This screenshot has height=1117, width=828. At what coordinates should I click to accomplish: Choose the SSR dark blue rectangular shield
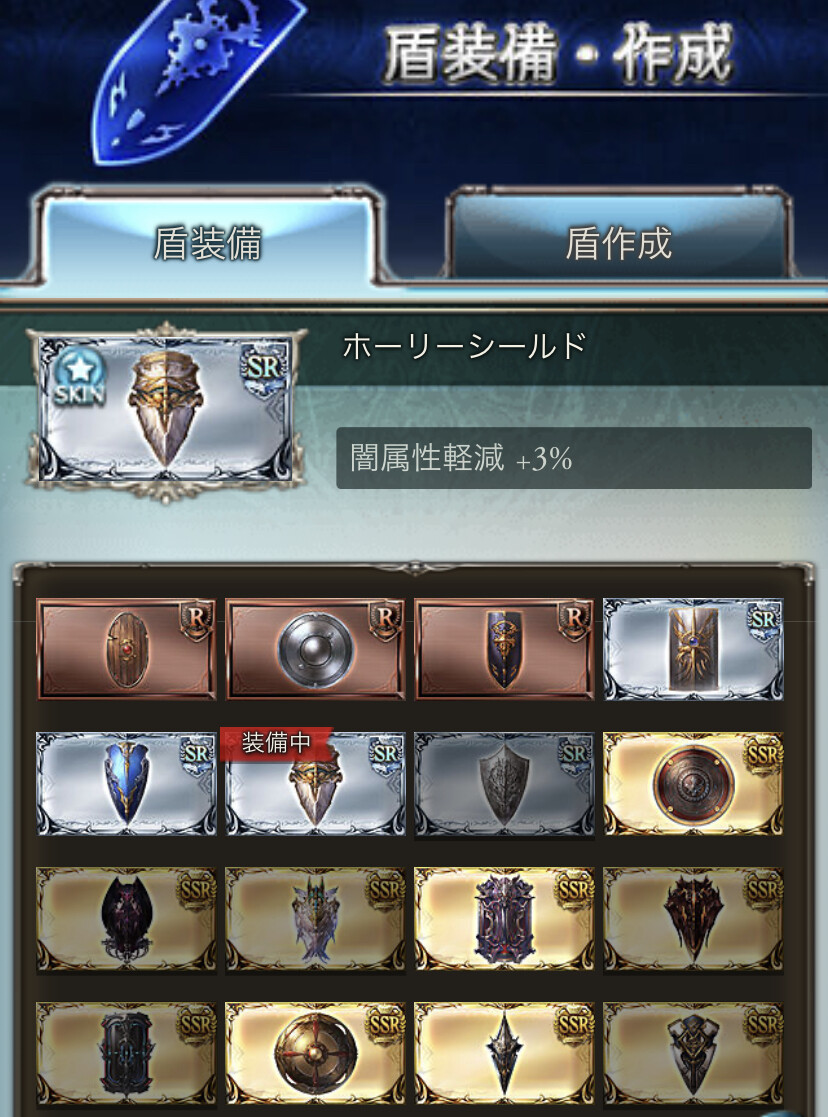pyautogui.click(x=126, y=1053)
